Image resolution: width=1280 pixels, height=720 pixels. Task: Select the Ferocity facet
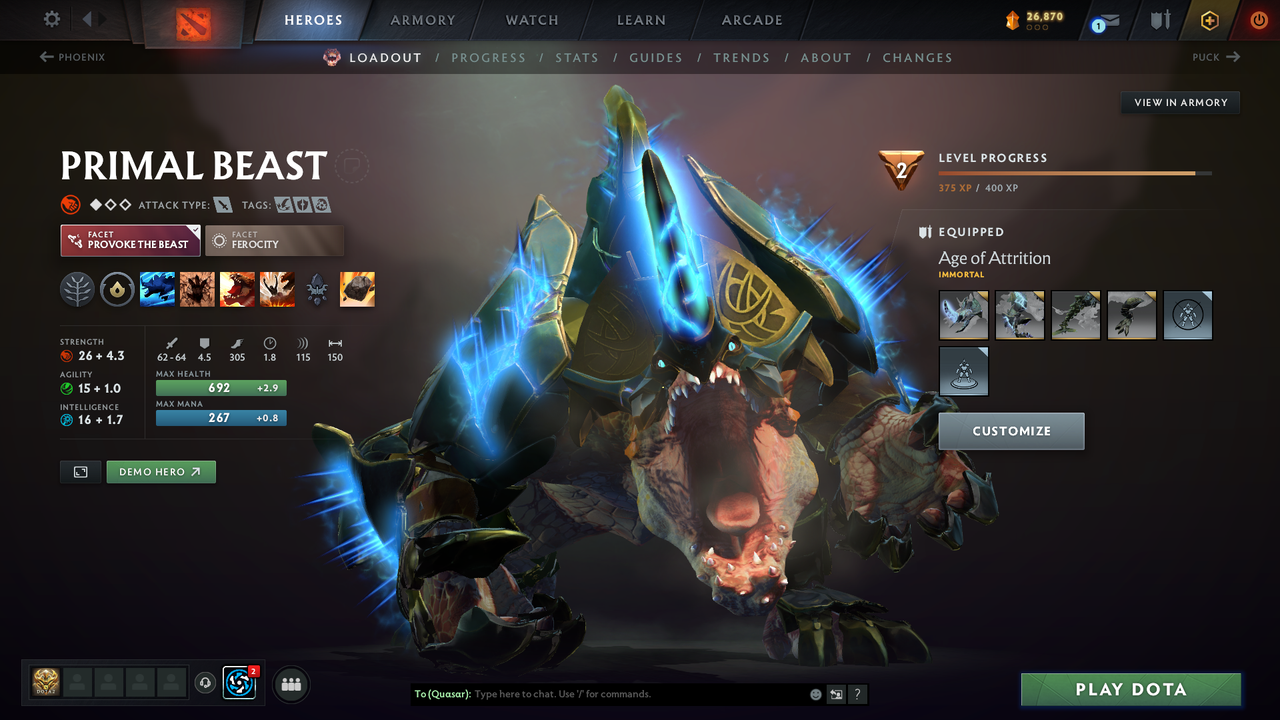[x=274, y=240]
